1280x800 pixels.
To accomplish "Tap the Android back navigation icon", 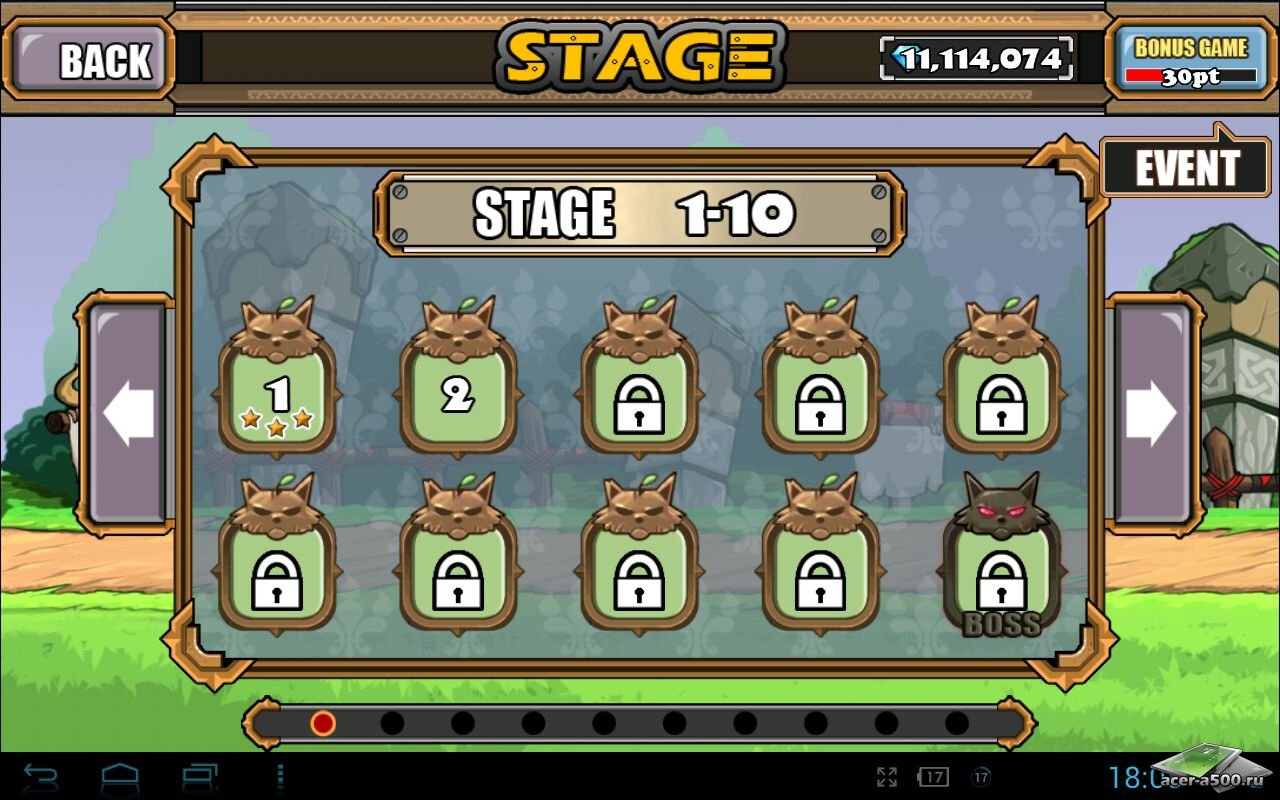I will (x=40, y=777).
